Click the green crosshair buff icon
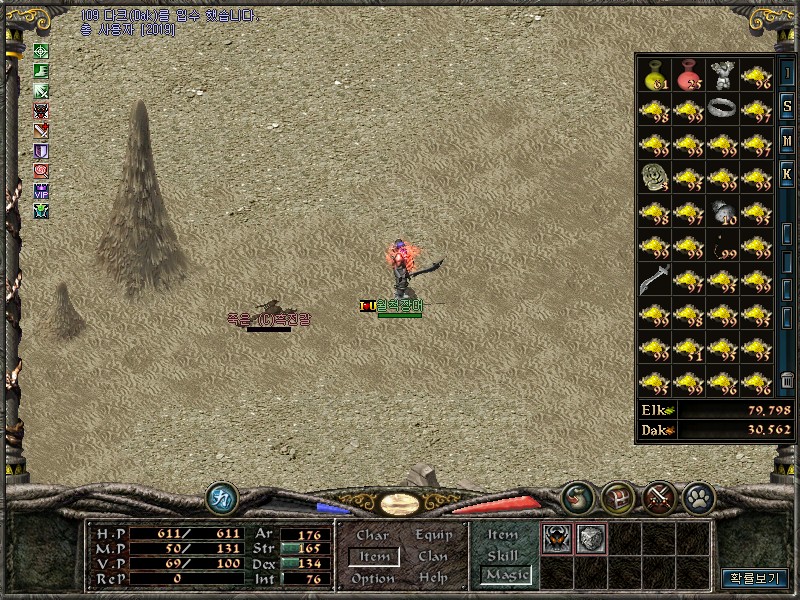 point(41,51)
